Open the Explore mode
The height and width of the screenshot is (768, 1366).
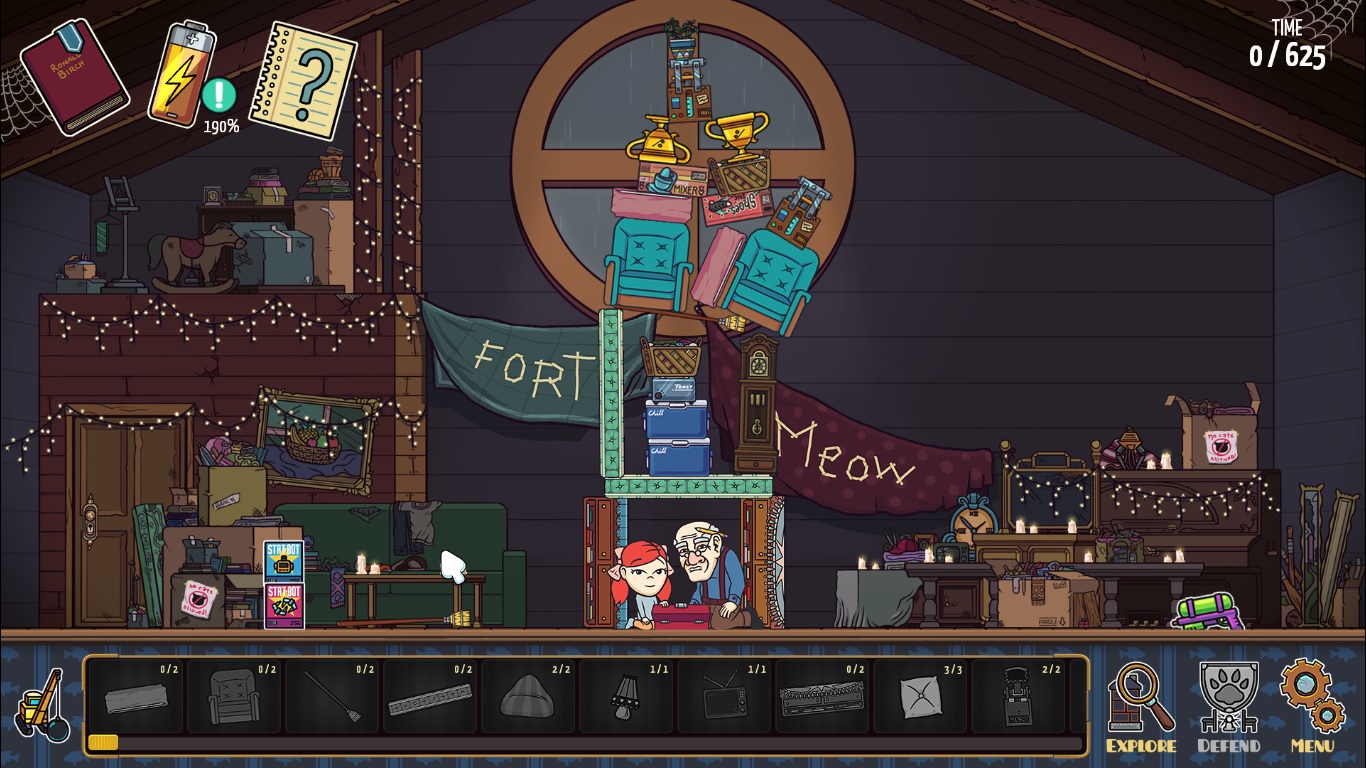[1141, 707]
